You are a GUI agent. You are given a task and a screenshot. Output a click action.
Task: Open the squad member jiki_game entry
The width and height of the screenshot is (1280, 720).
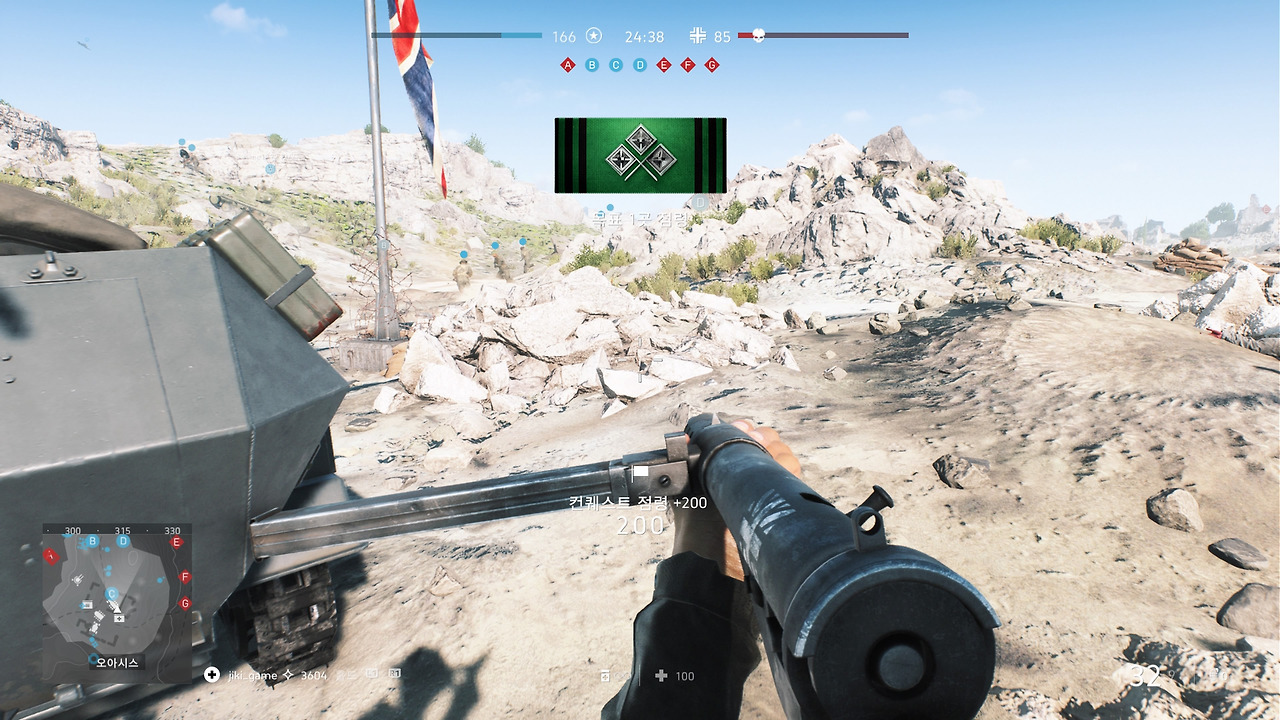pos(250,675)
